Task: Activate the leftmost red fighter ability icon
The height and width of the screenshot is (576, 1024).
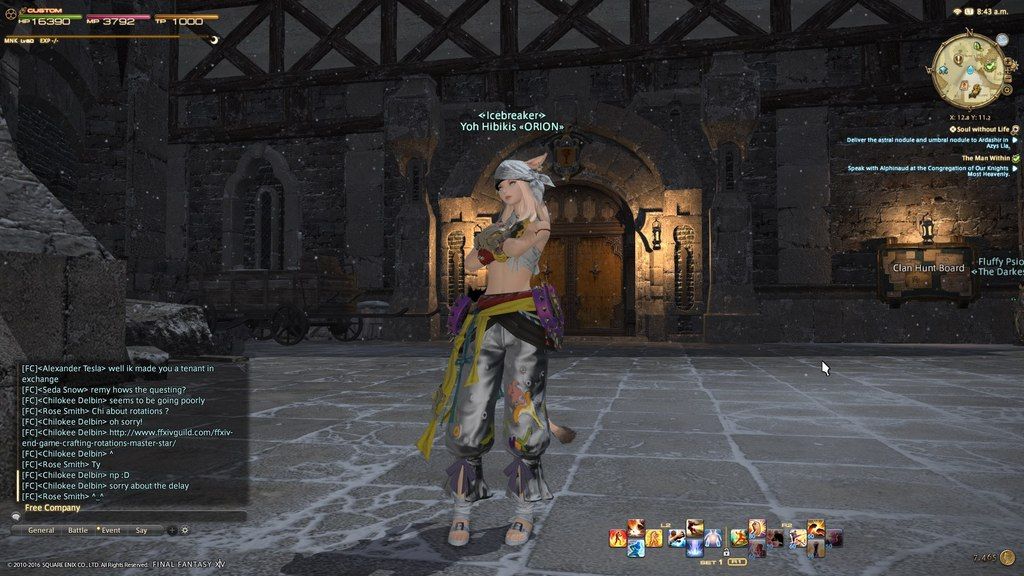Action: pos(618,538)
